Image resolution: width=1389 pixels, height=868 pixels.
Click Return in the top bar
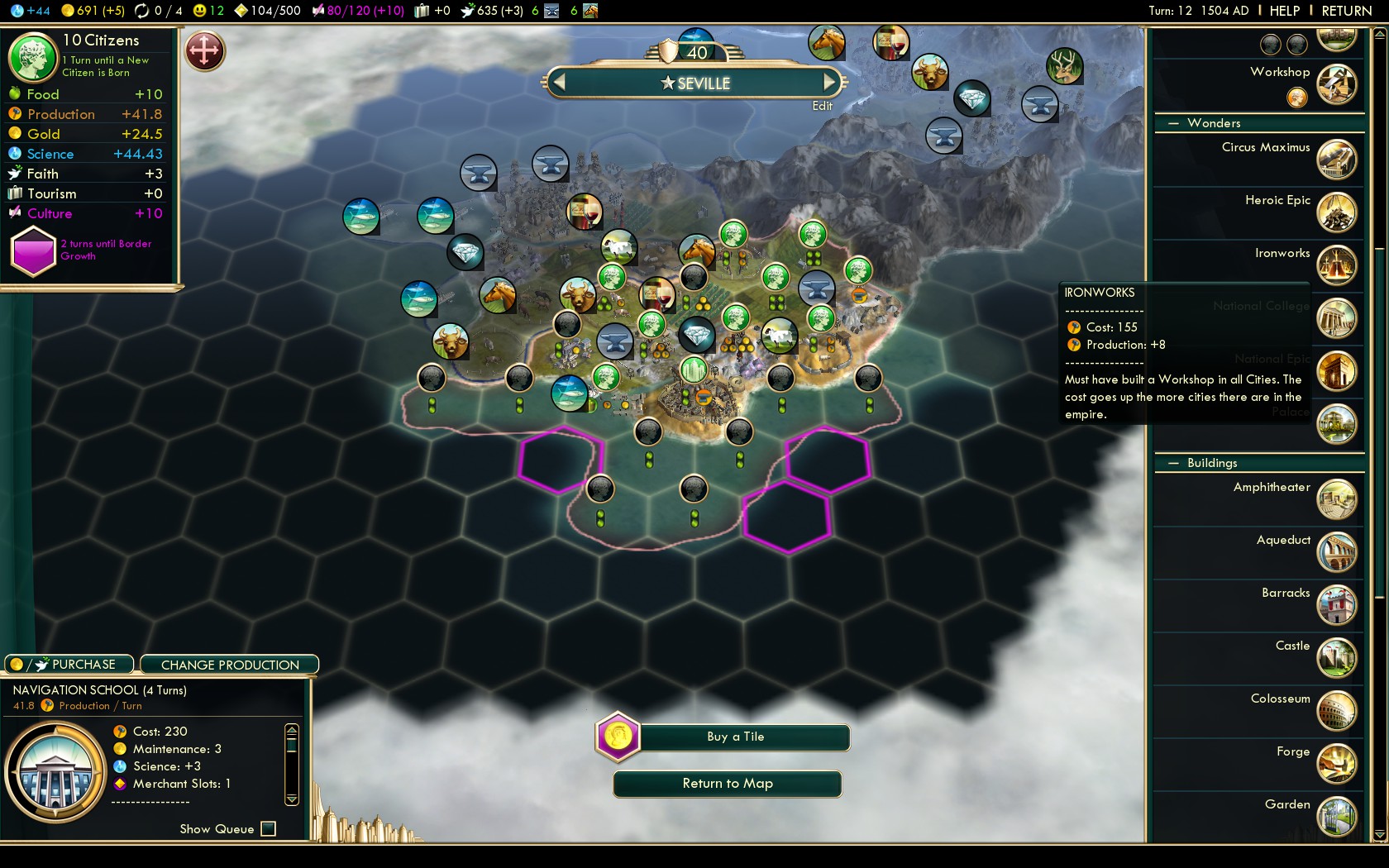point(1346,11)
